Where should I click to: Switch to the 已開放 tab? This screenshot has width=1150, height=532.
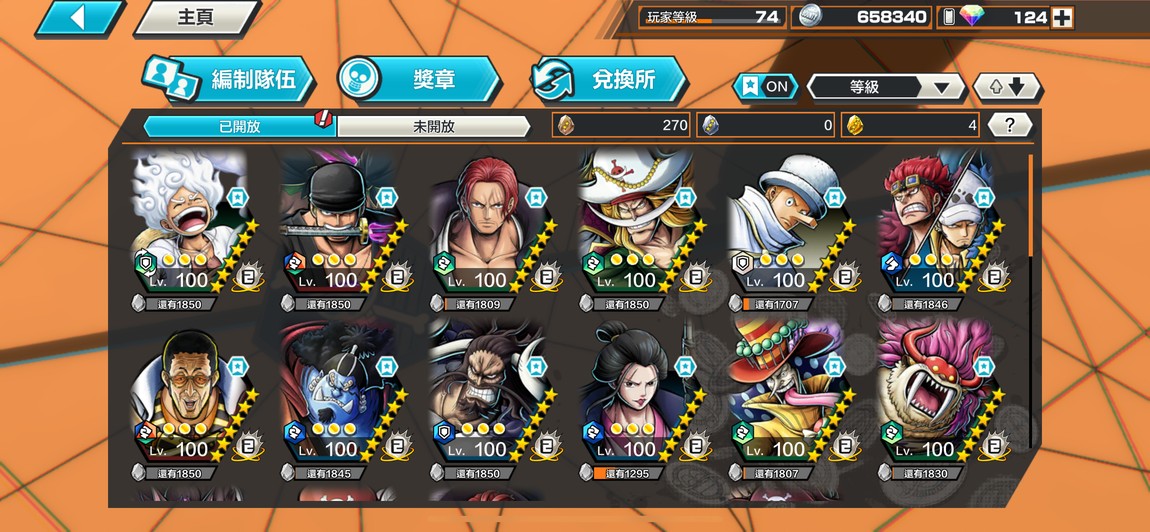pos(239,126)
